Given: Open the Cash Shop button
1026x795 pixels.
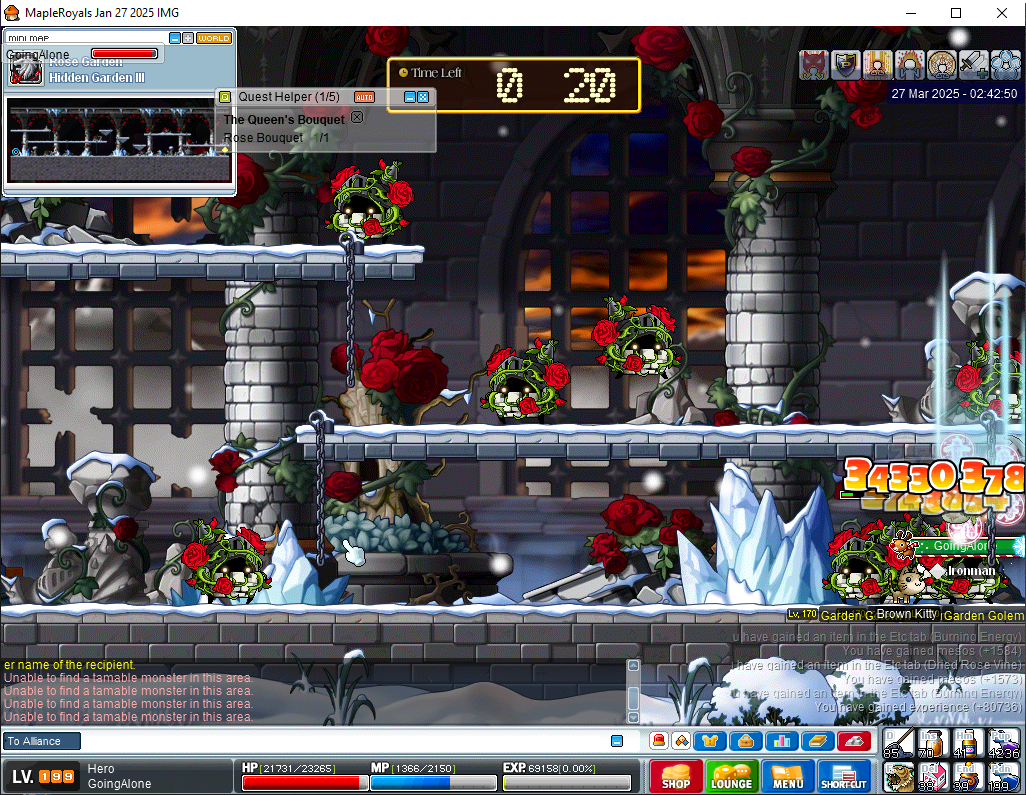Looking at the screenshot, I should [x=676, y=776].
